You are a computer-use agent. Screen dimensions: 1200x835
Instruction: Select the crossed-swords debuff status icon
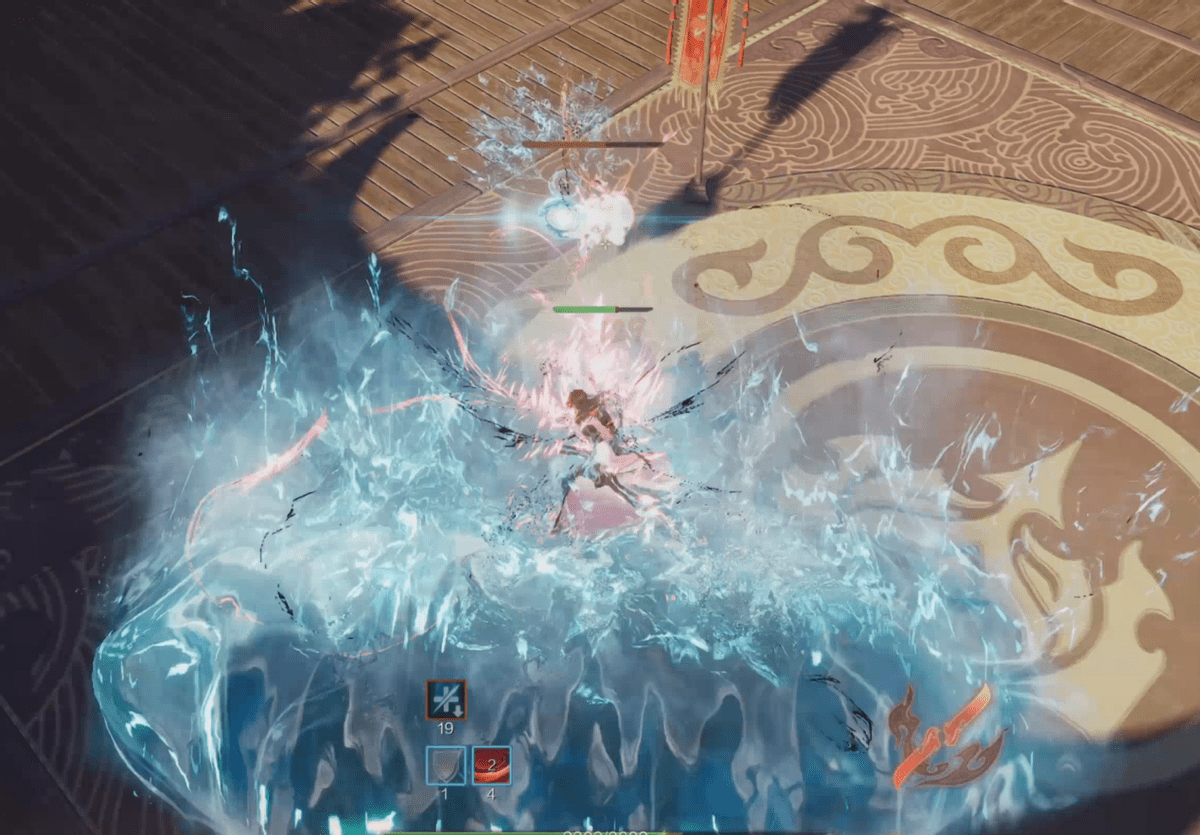[446, 699]
